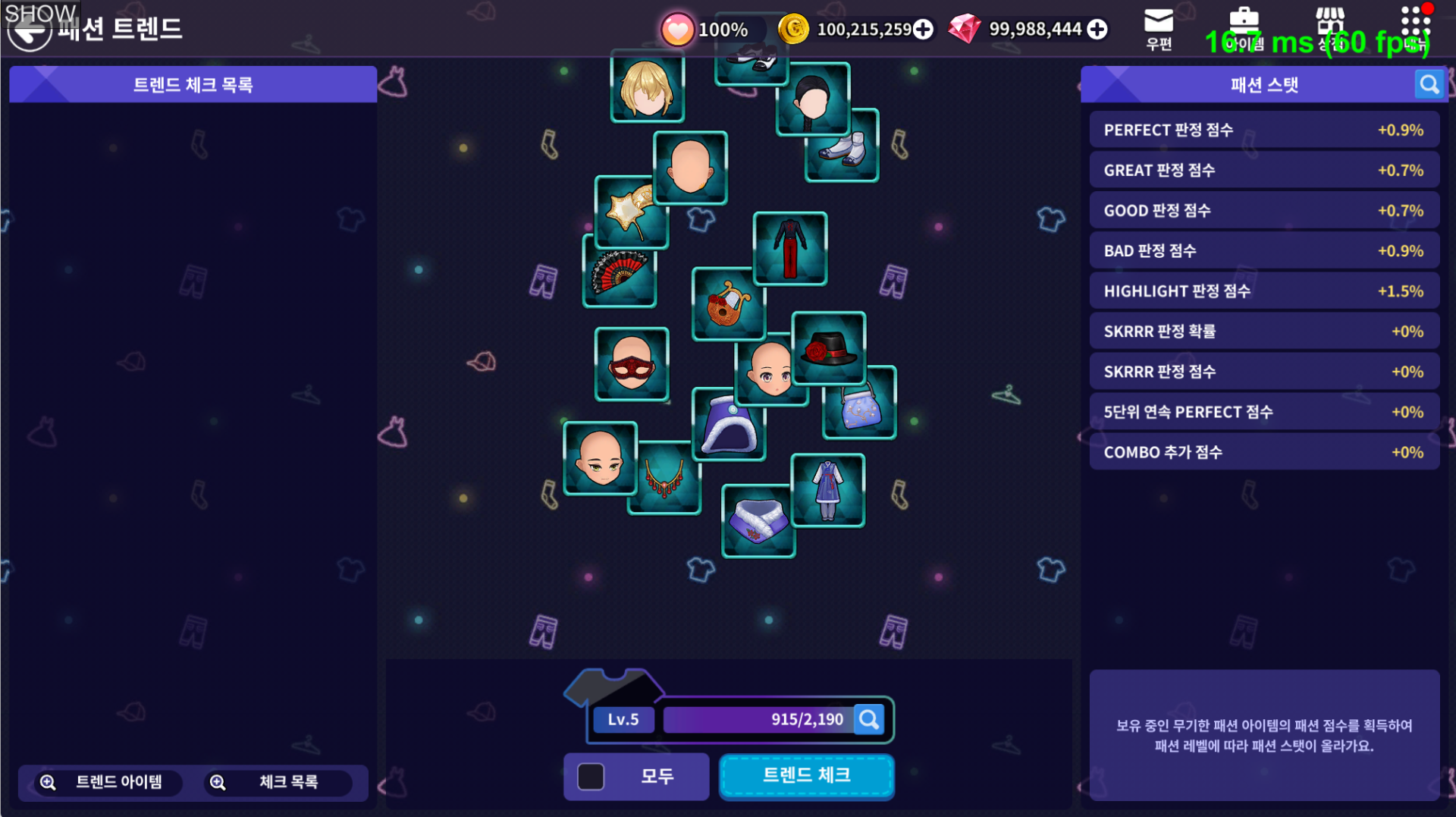Inspect fashion level progress magnifier
The height and width of the screenshot is (817, 1456).
[x=869, y=719]
